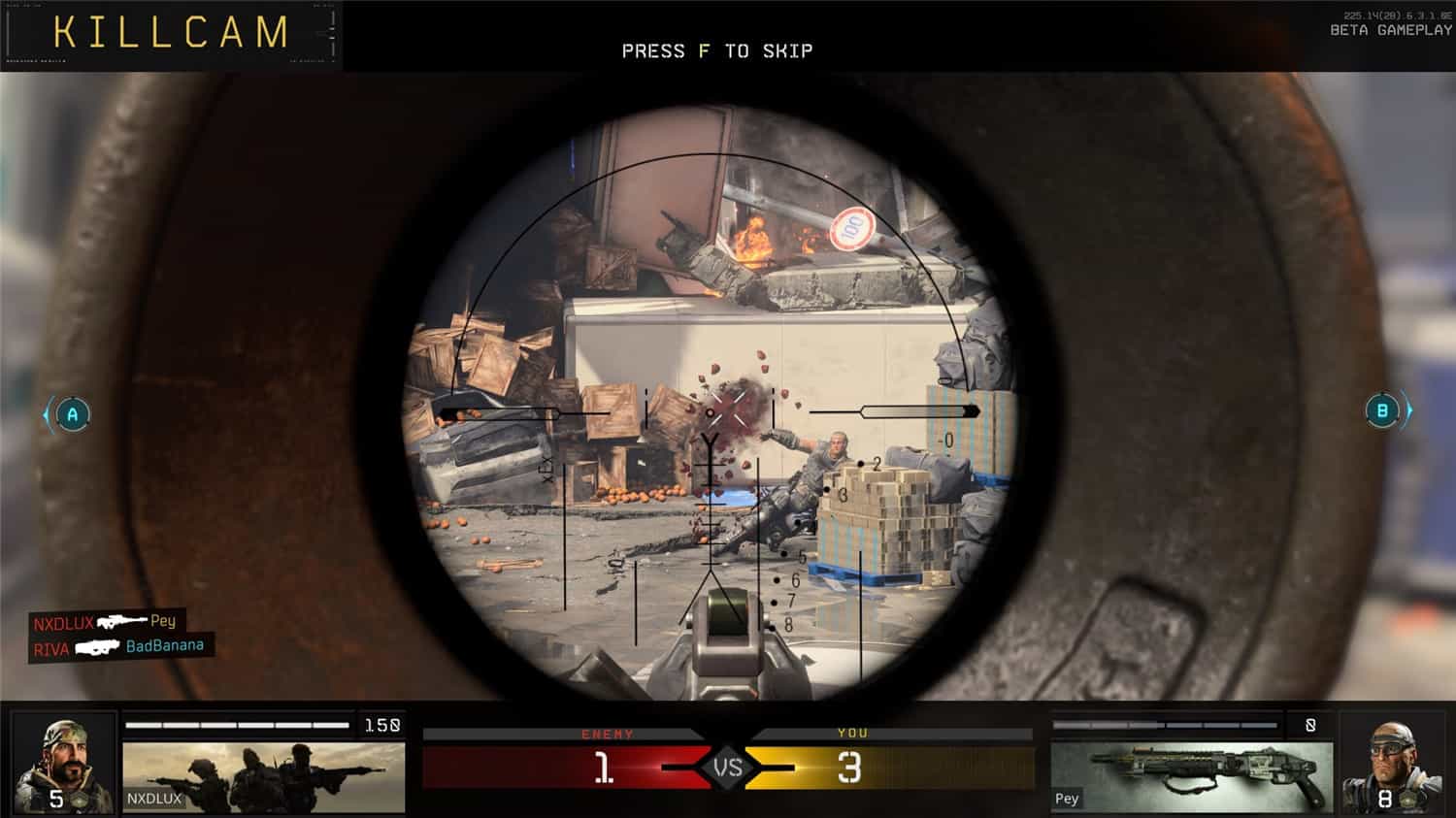Select the NXDLUX killcam preview thumbnail
The height and width of the screenshot is (818, 1456).
(x=262, y=776)
